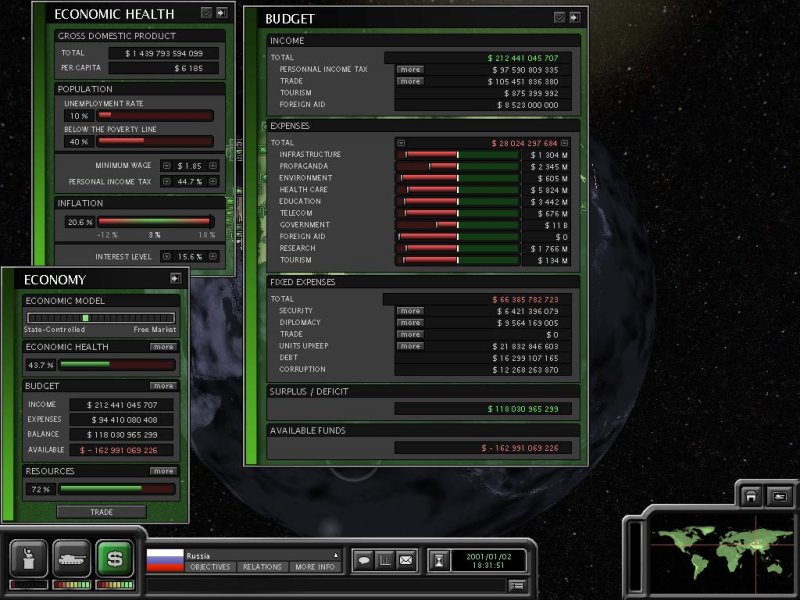
Task: Click the world minimap
Action: coord(711,543)
